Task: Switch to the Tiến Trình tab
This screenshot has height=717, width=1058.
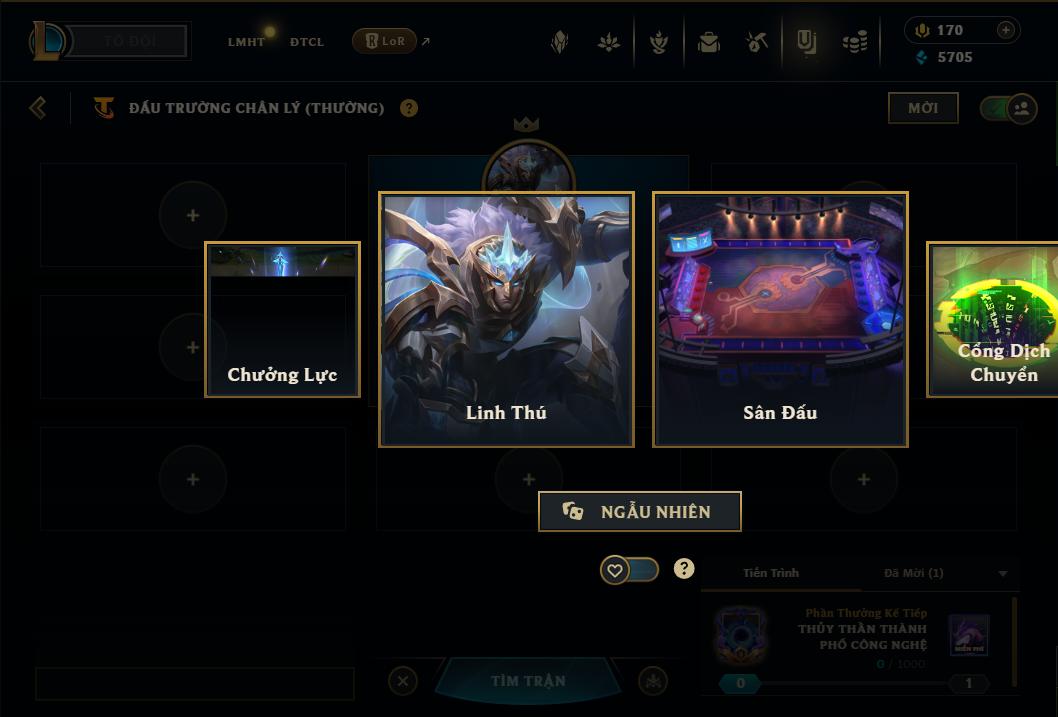Action: tap(771, 573)
